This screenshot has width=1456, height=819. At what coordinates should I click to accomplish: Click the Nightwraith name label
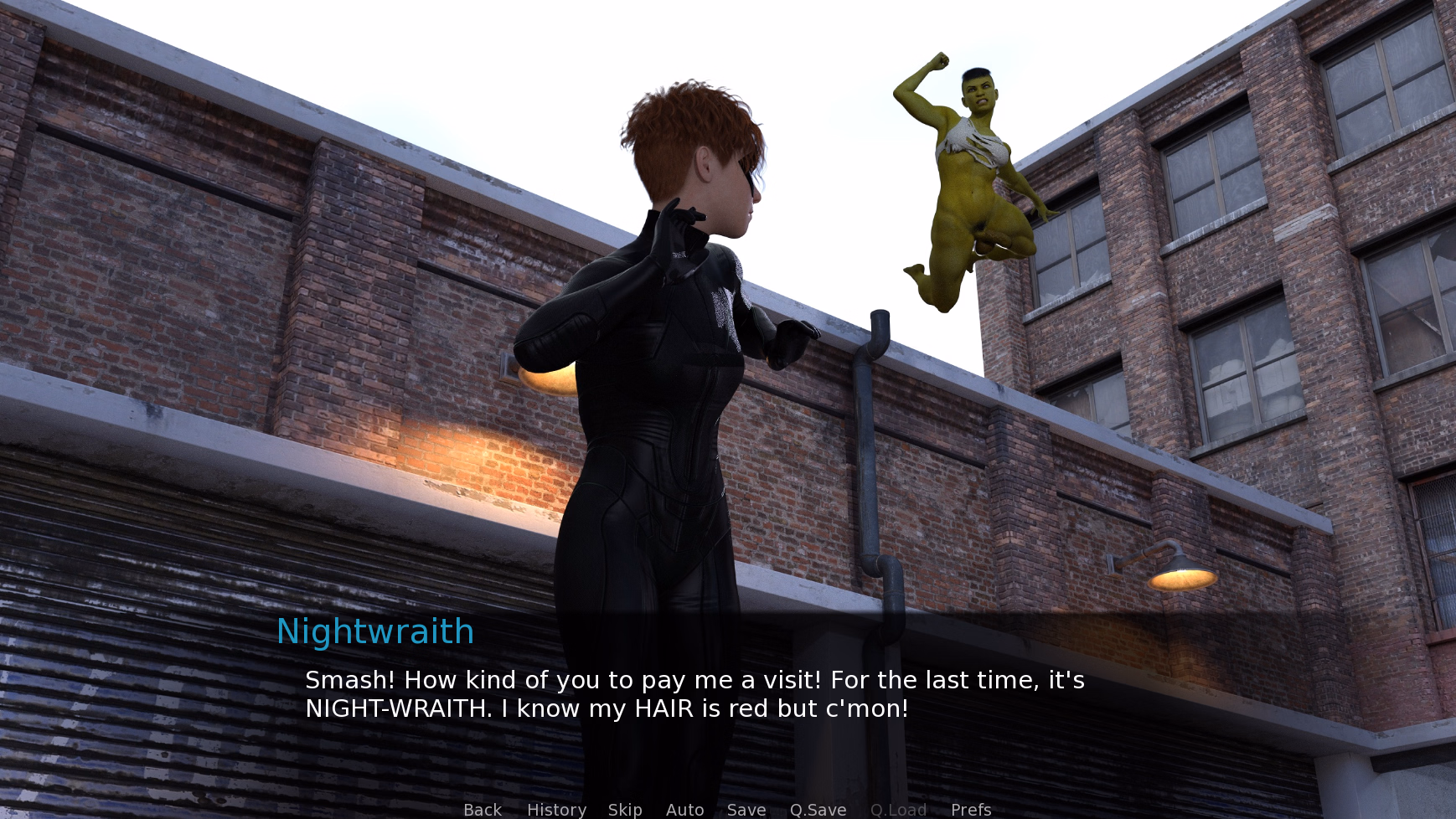(x=375, y=631)
